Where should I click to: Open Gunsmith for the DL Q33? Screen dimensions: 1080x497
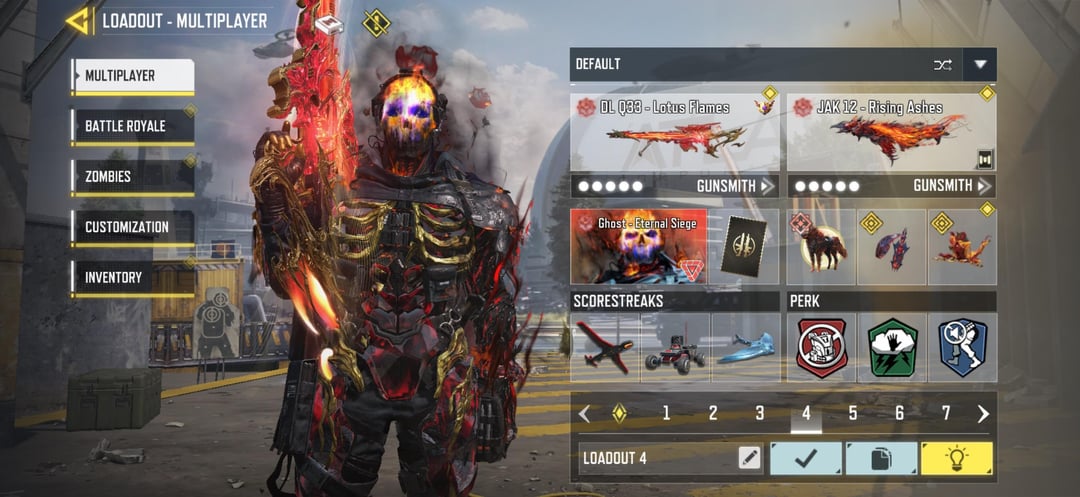[735, 186]
